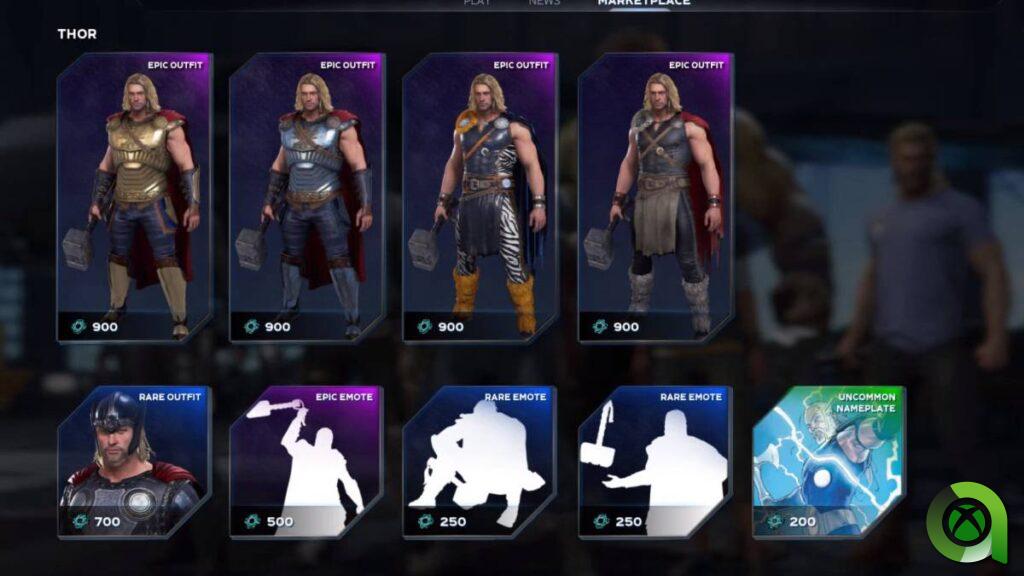
Task: Select the gold-armored Thor epic outfit
Action: tap(135, 198)
